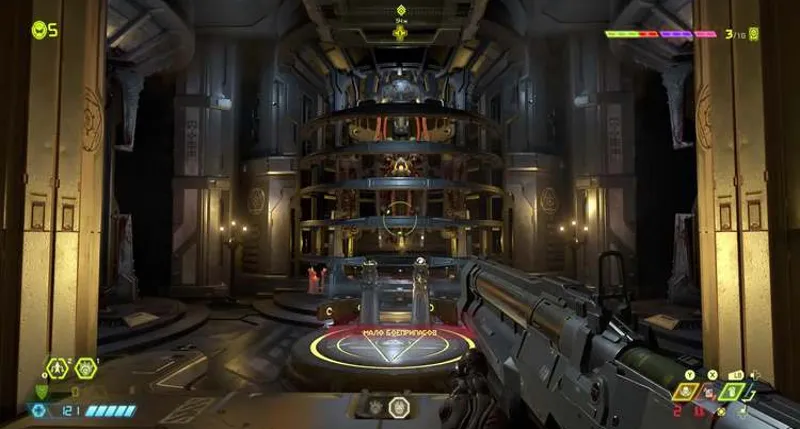Viewport: 800px width, 429px height.
Task: Click the blue health cross icon
Action: point(40,410)
